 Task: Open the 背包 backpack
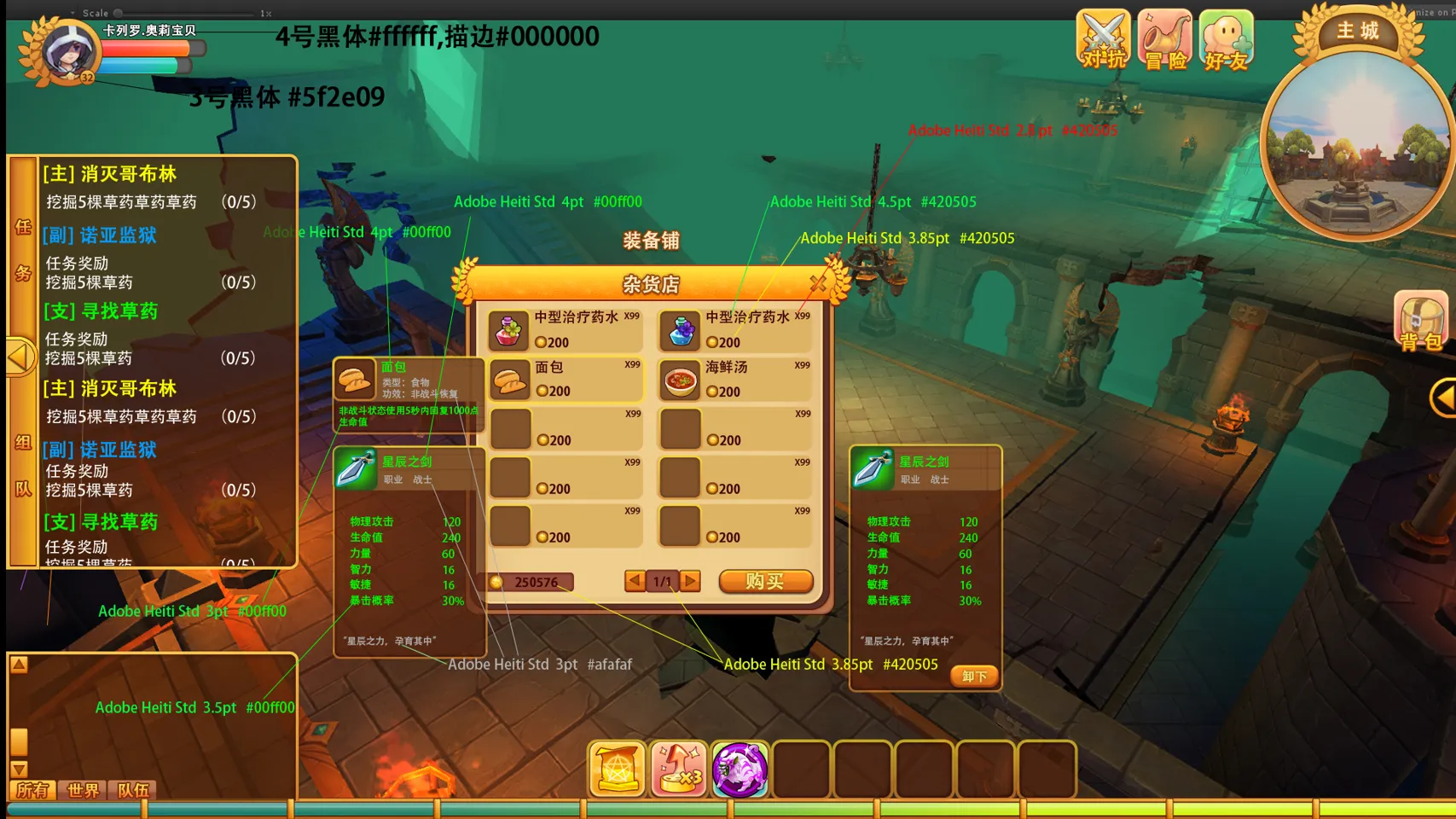[x=1420, y=321]
